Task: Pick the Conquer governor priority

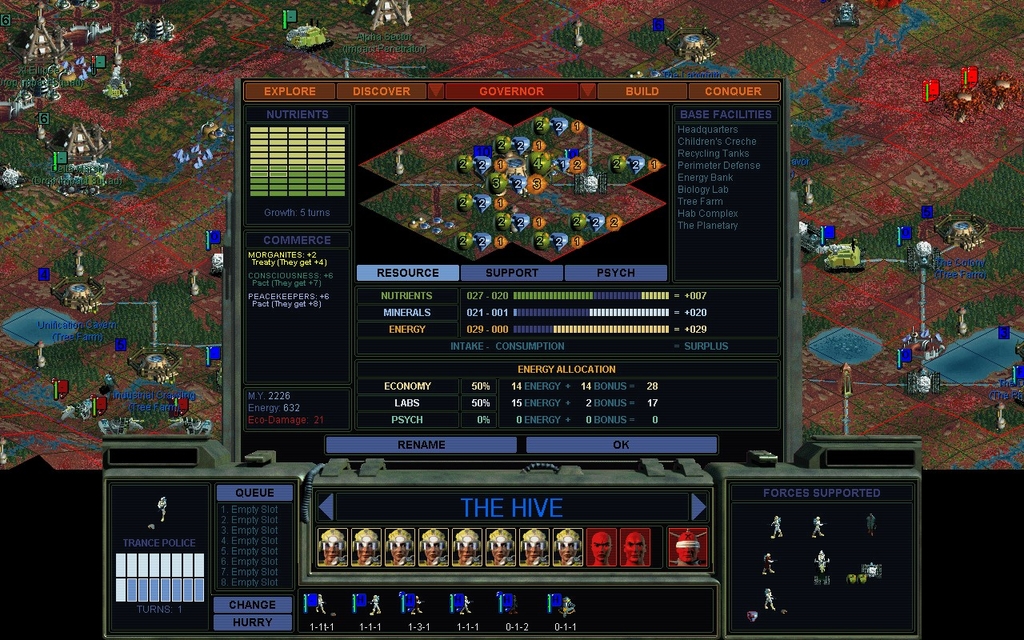Action: (733, 91)
